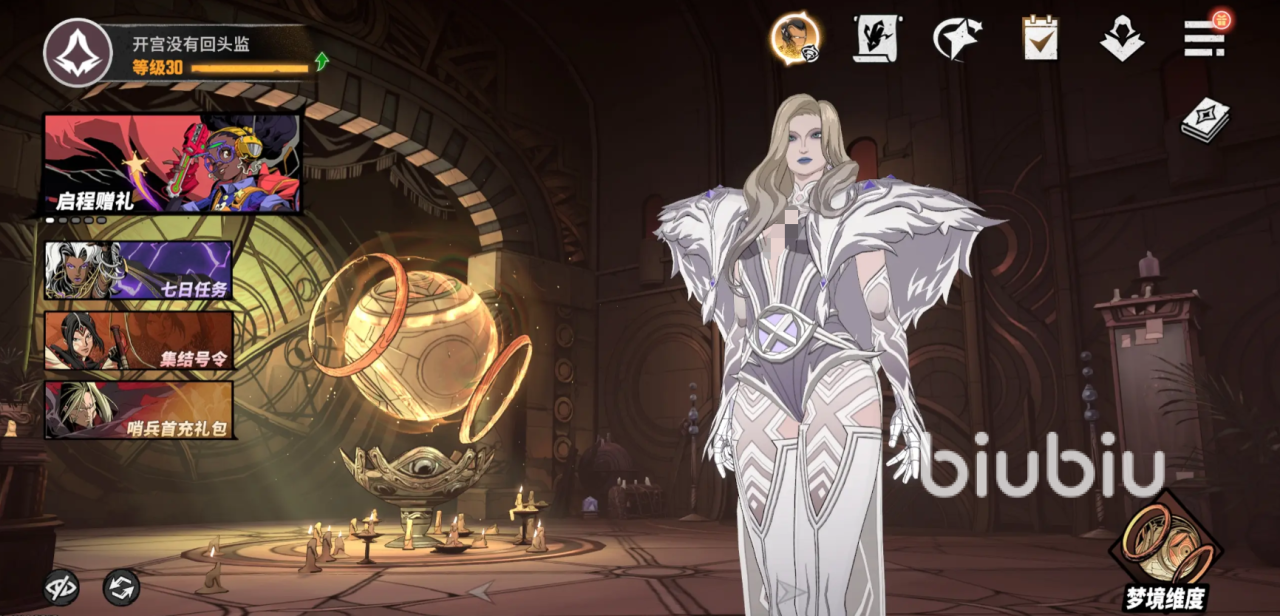Screen dimensions: 1280x616
Task: Open the player profile emblem
Action: tap(77, 53)
